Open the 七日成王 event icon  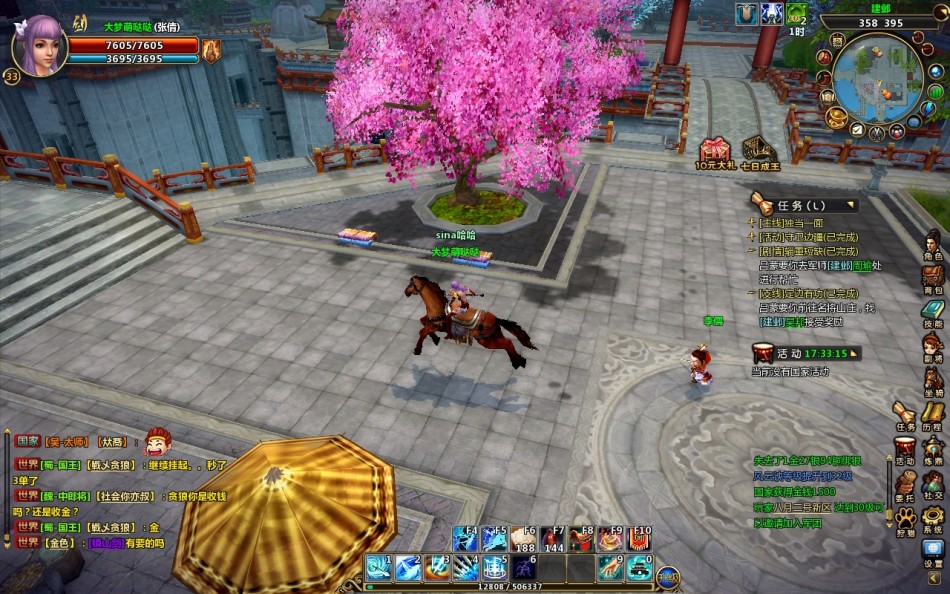(x=759, y=151)
